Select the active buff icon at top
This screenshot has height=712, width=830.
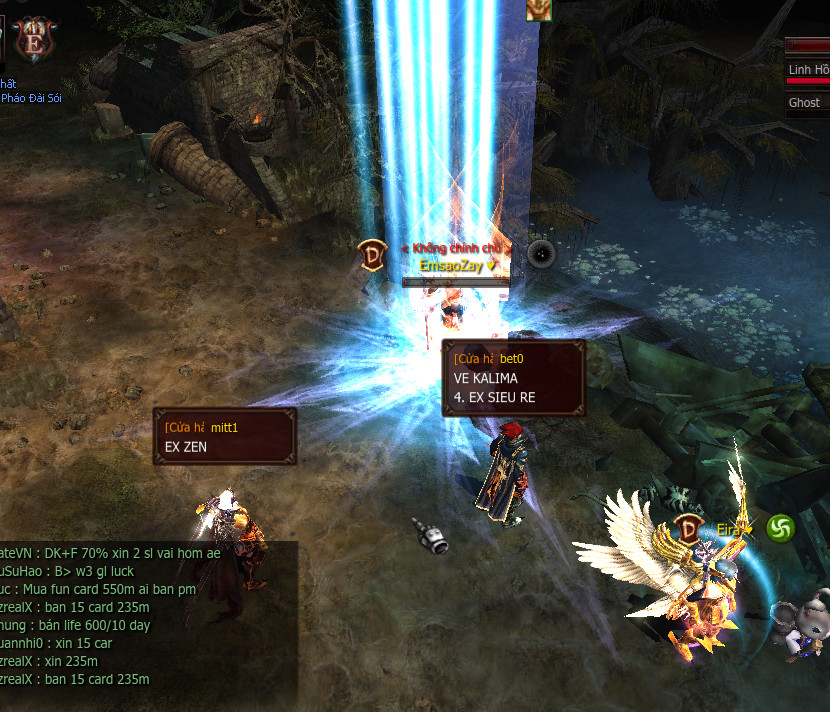(x=539, y=9)
